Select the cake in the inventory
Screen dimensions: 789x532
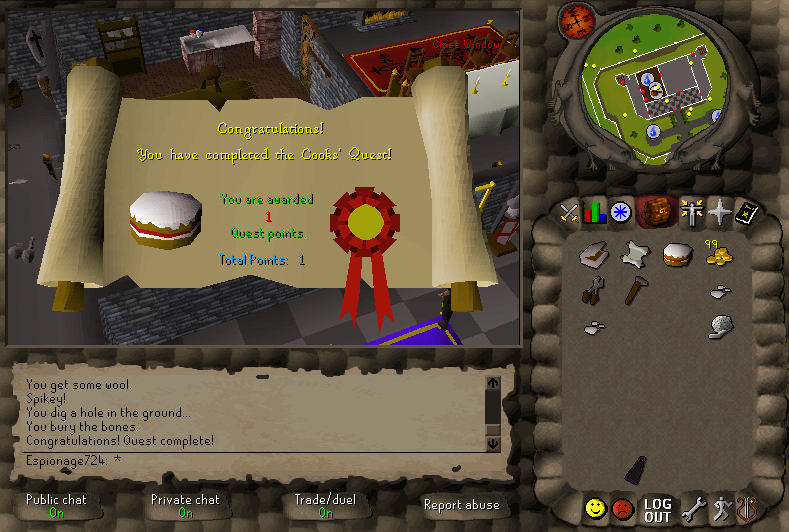(x=677, y=255)
